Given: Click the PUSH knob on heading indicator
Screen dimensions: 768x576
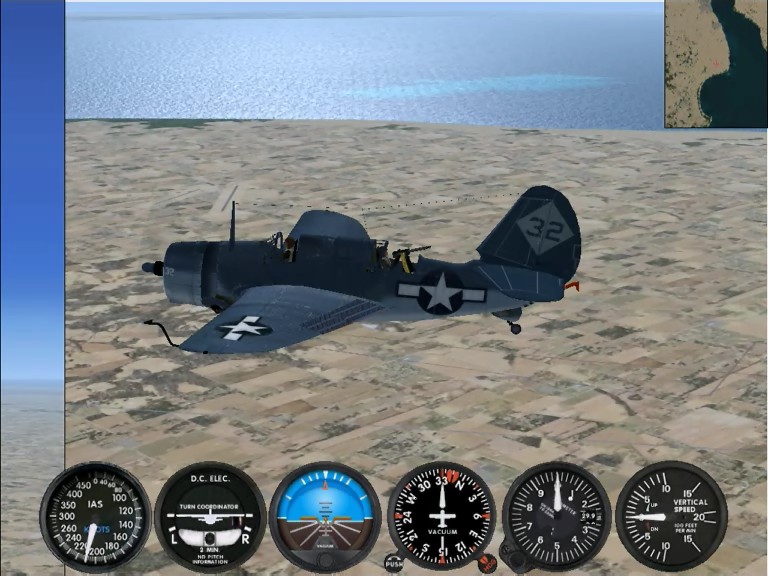Looking at the screenshot, I should tap(394, 563).
